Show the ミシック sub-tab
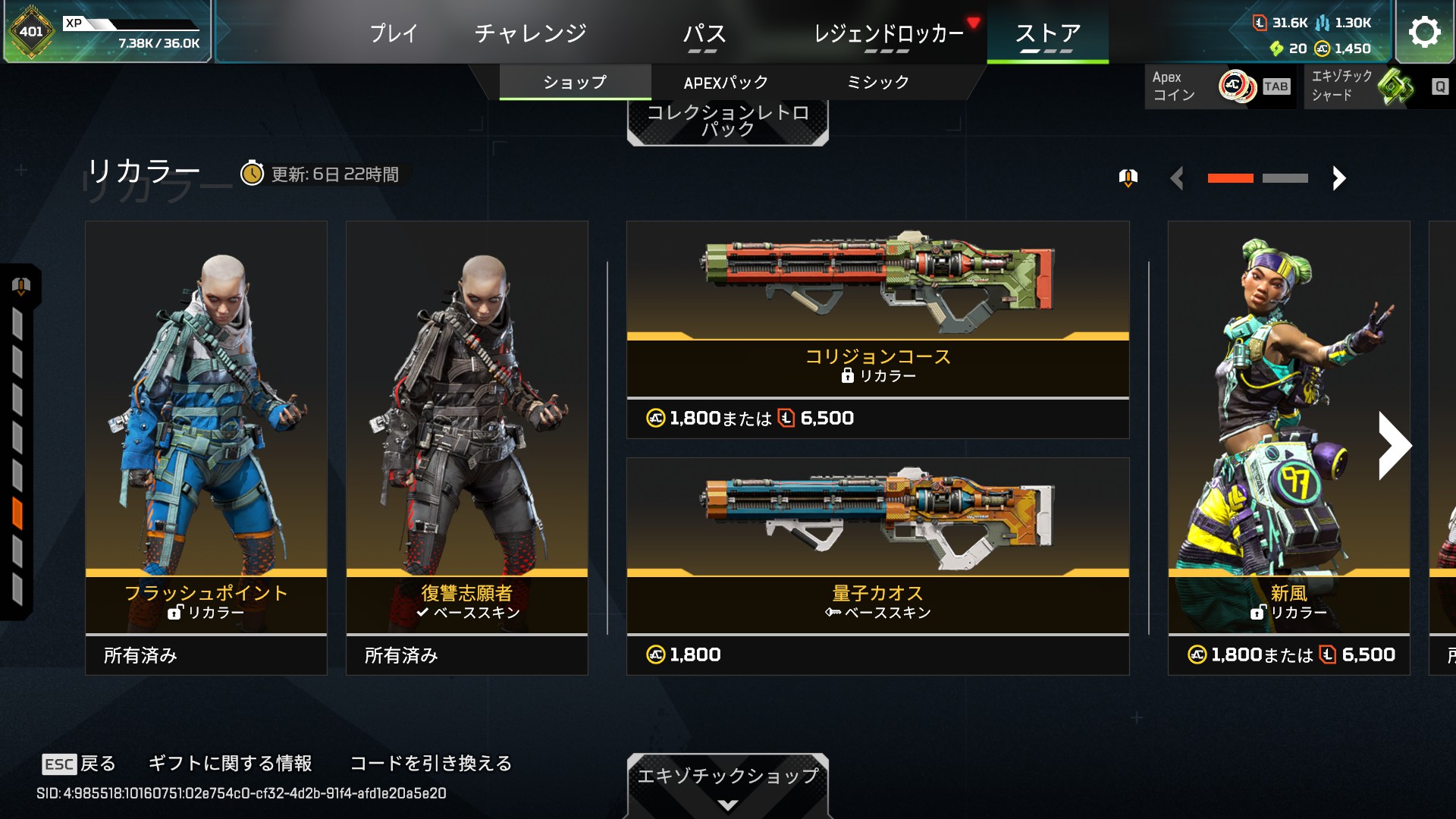 877,82
